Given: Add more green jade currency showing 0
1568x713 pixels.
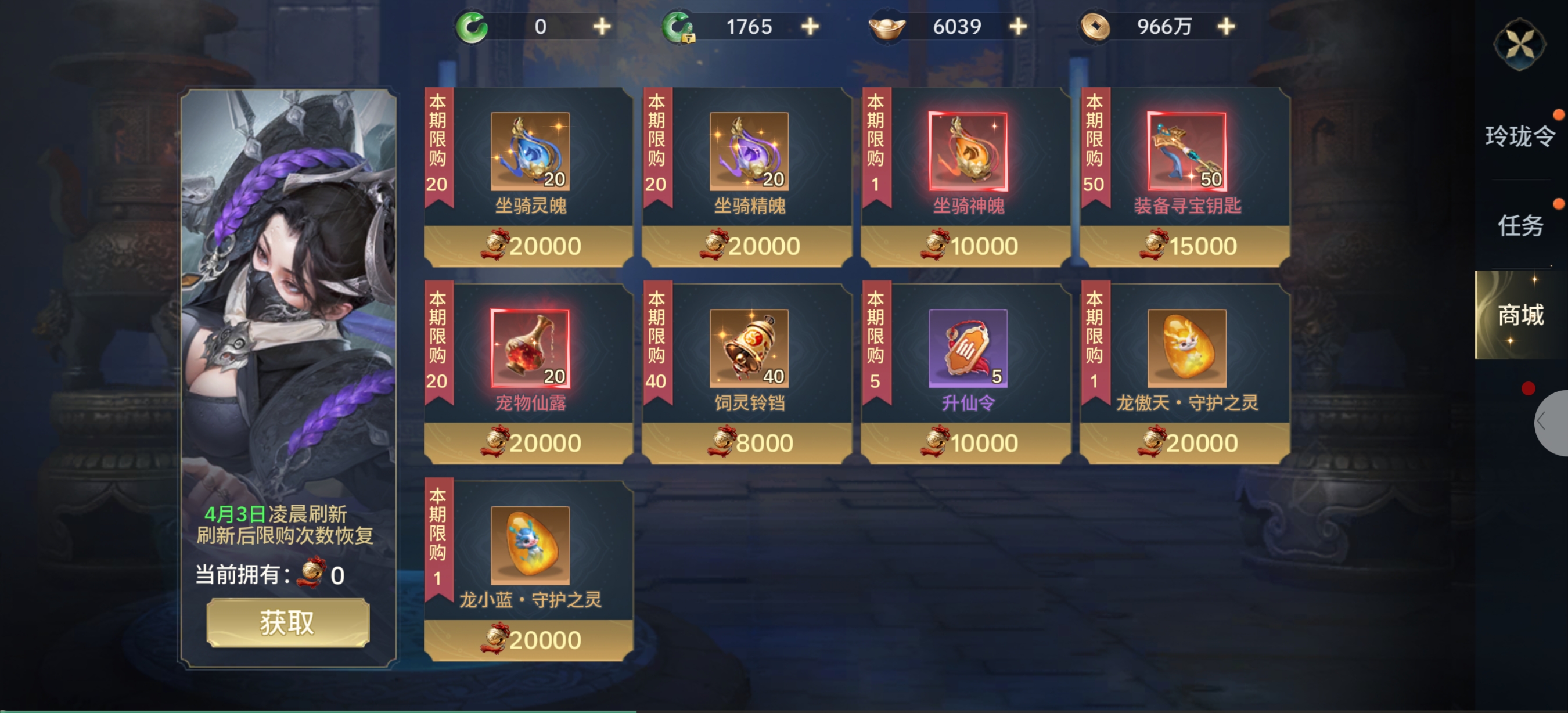Looking at the screenshot, I should pyautogui.click(x=602, y=27).
